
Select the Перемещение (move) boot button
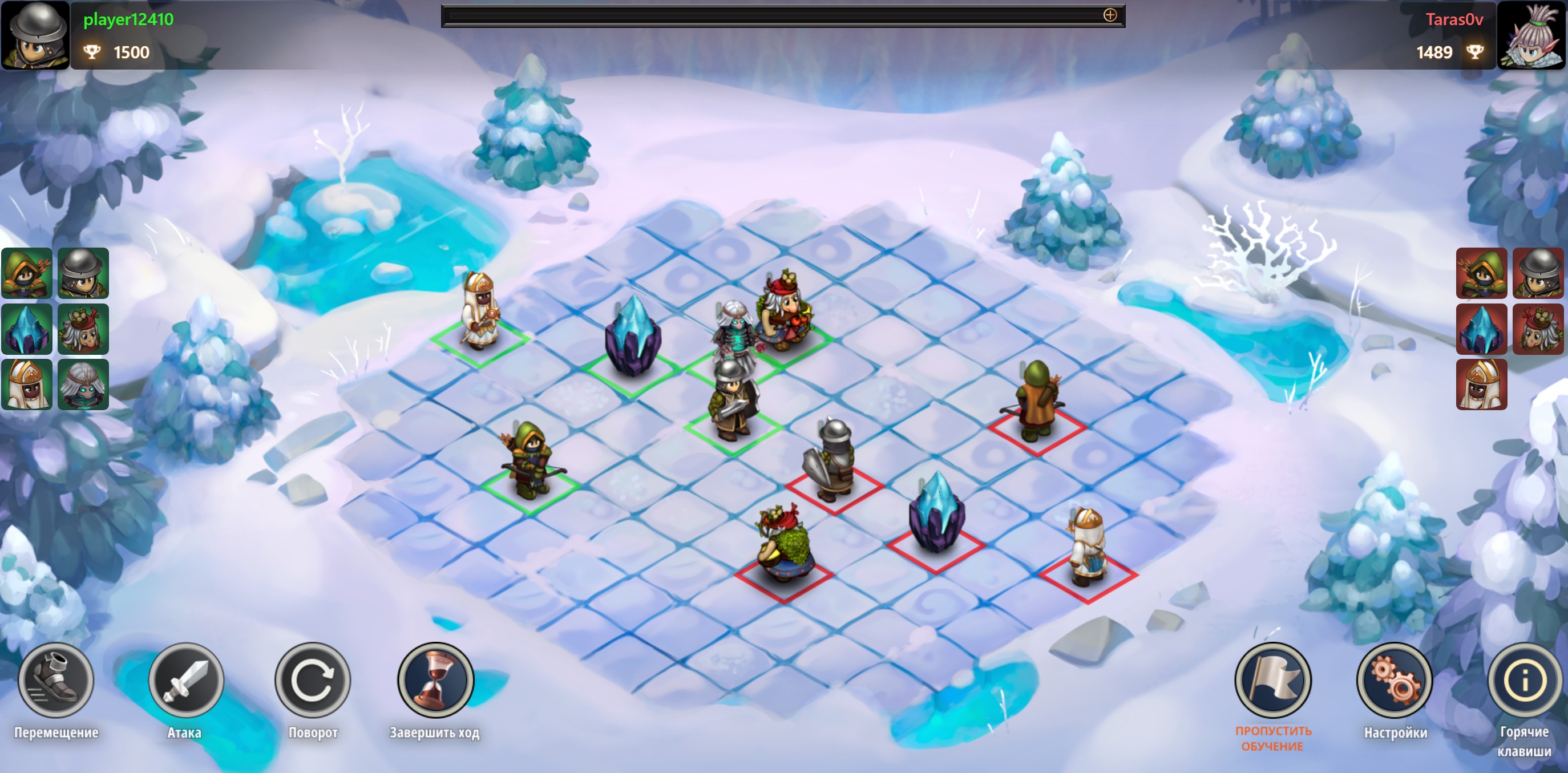click(x=56, y=680)
